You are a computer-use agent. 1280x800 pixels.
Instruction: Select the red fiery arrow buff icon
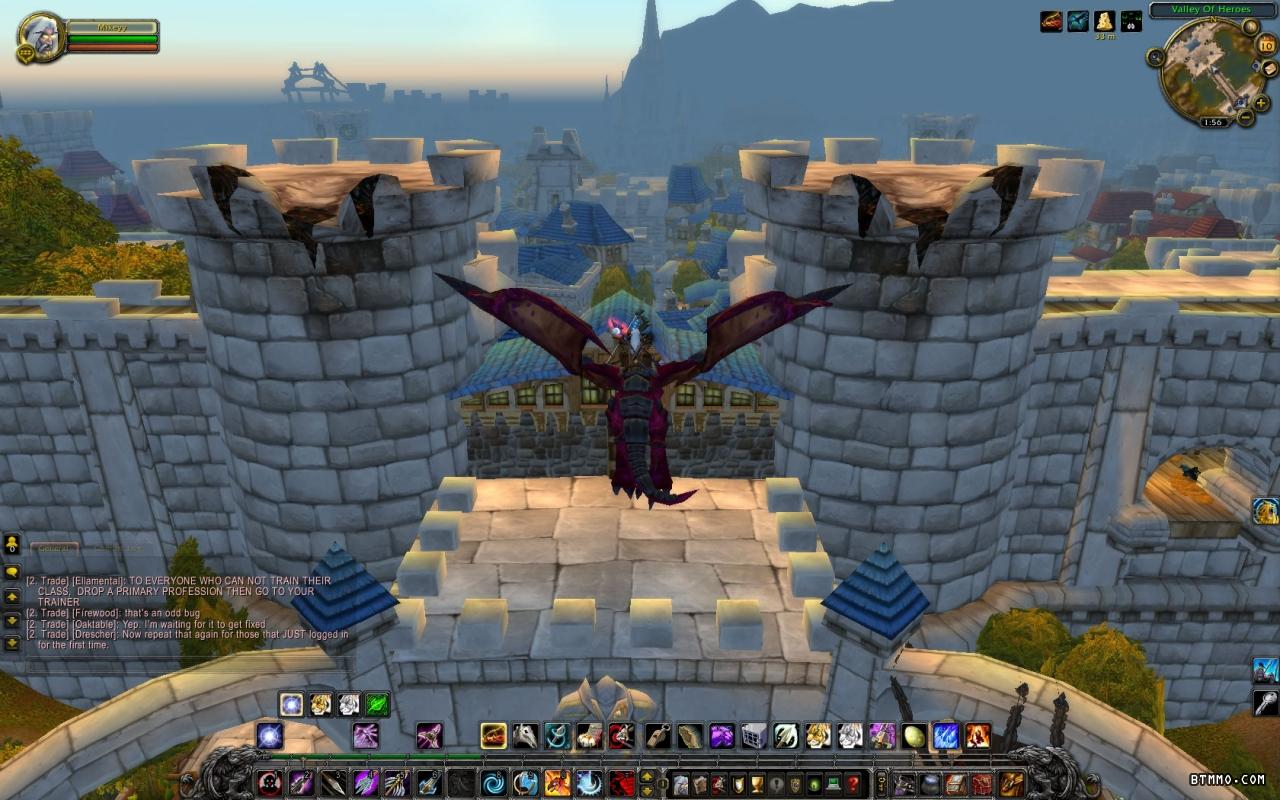pos(1051,21)
